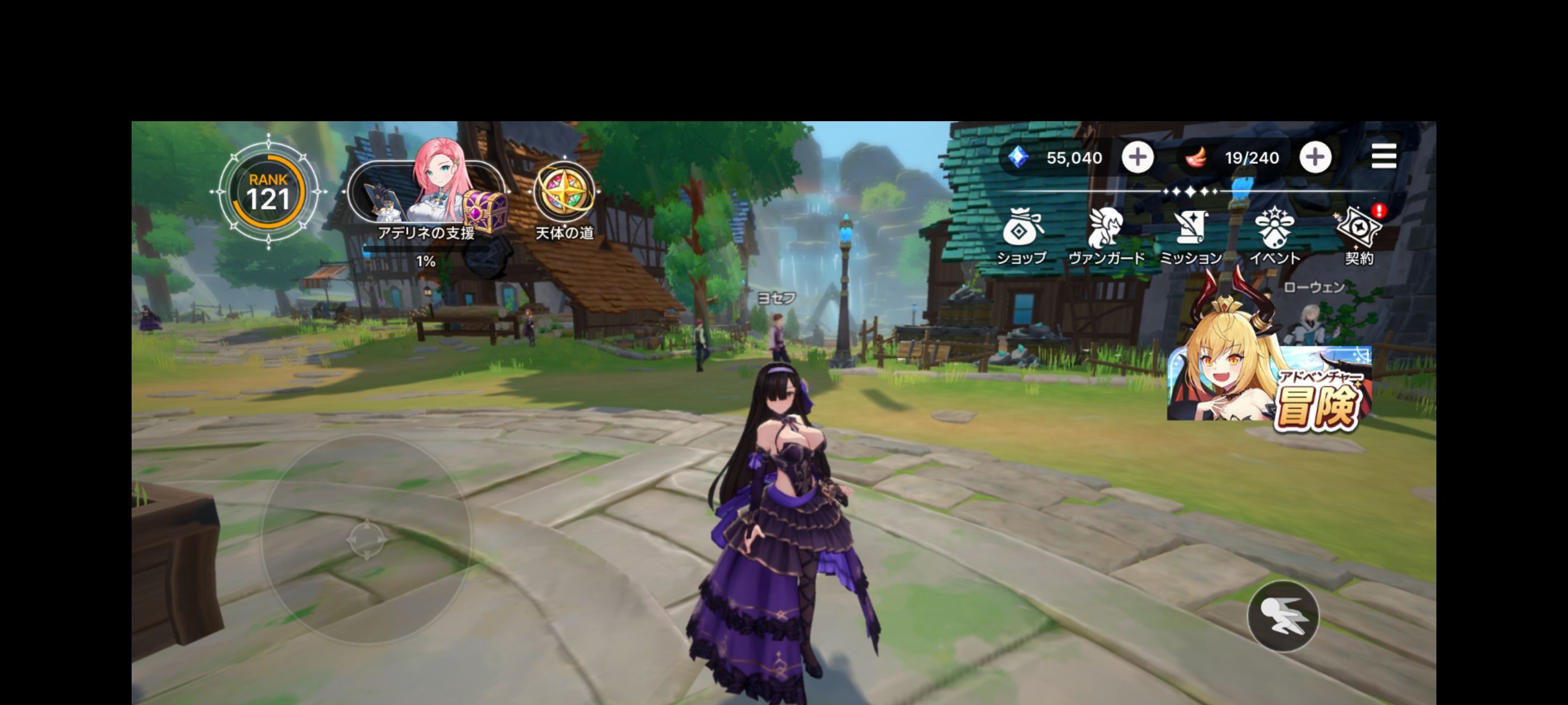Tap the virtual movement joystick
This screenshot has height=705, width=1568.
[x=367, y=539]
